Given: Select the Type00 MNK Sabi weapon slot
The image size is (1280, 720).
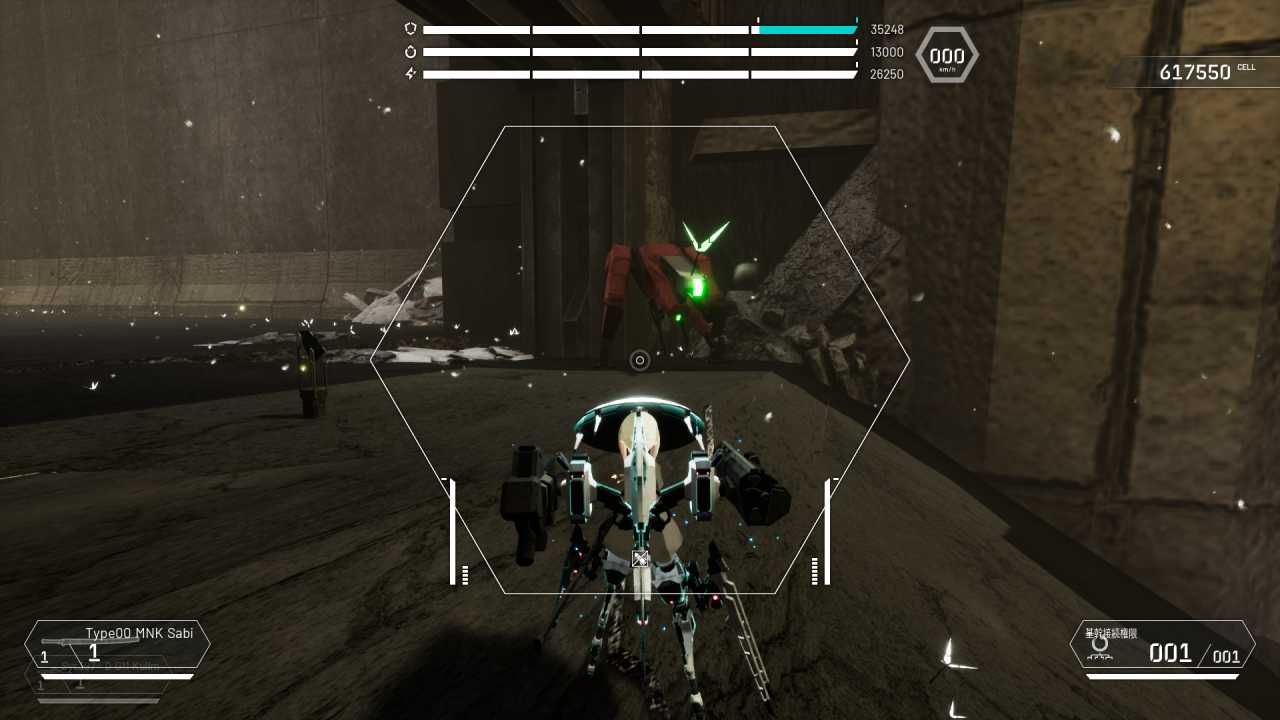Looking at the screenshot, I should coord(117,644).
